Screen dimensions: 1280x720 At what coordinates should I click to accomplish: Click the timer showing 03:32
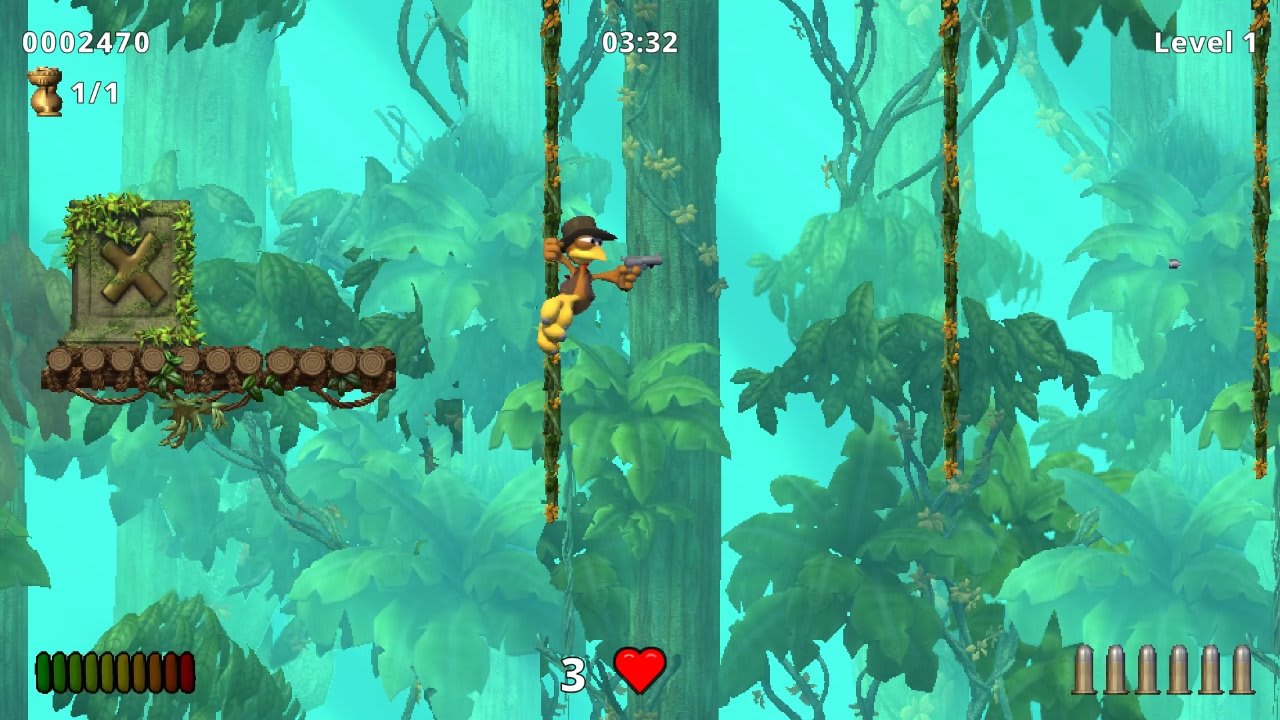(638, 43)
